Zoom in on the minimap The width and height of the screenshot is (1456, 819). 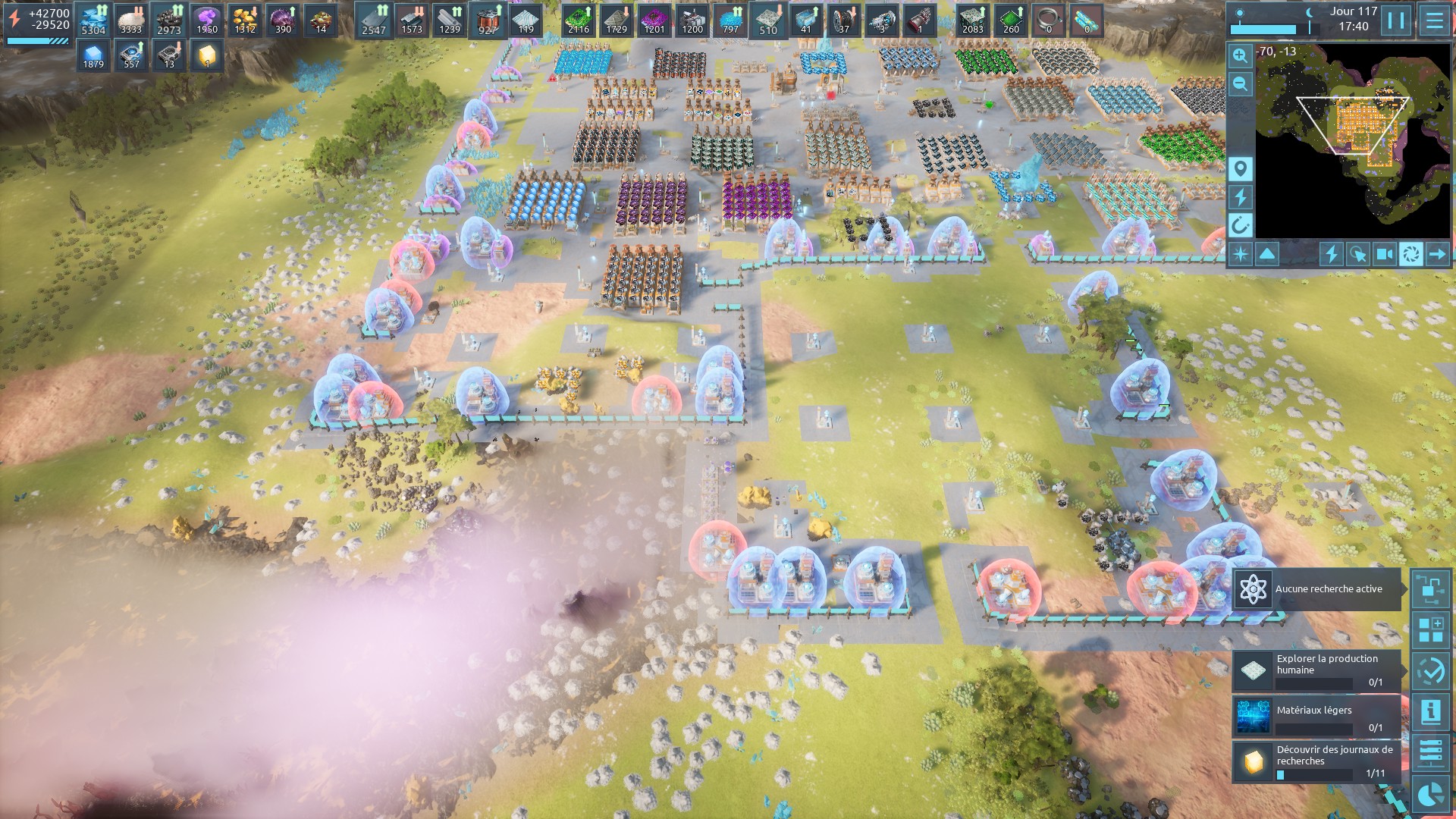pyautogui.click(x=1240, y=55)
